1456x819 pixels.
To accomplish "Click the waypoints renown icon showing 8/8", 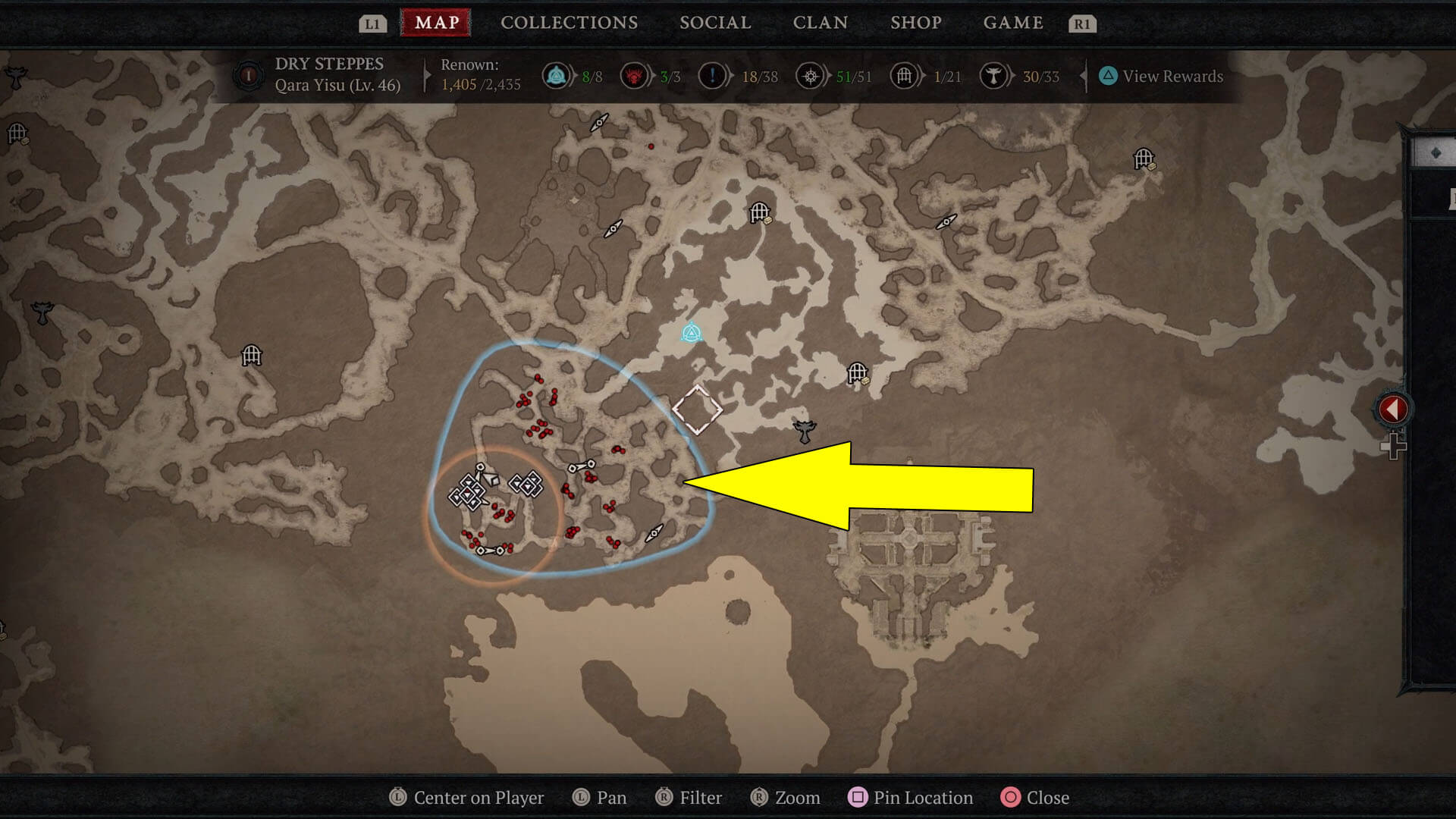I will coord(557,76).
